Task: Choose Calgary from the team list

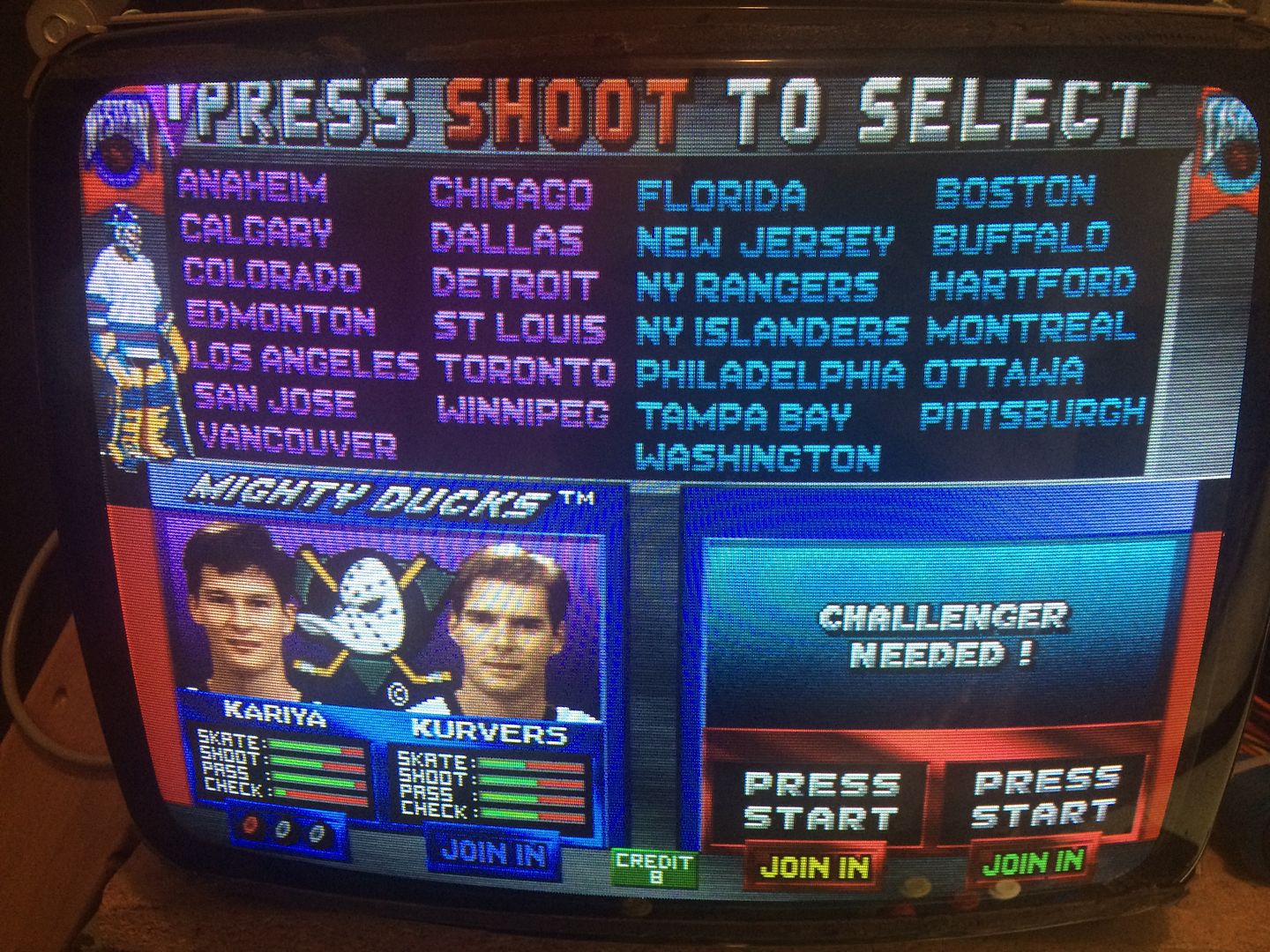Action: click(x=256, y=231)
